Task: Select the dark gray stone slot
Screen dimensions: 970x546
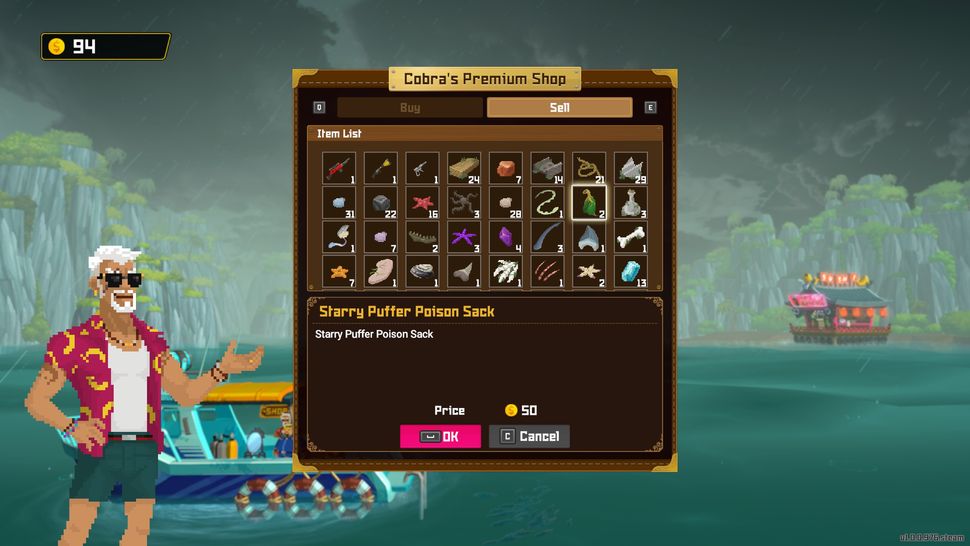Action: pos(381,203)
